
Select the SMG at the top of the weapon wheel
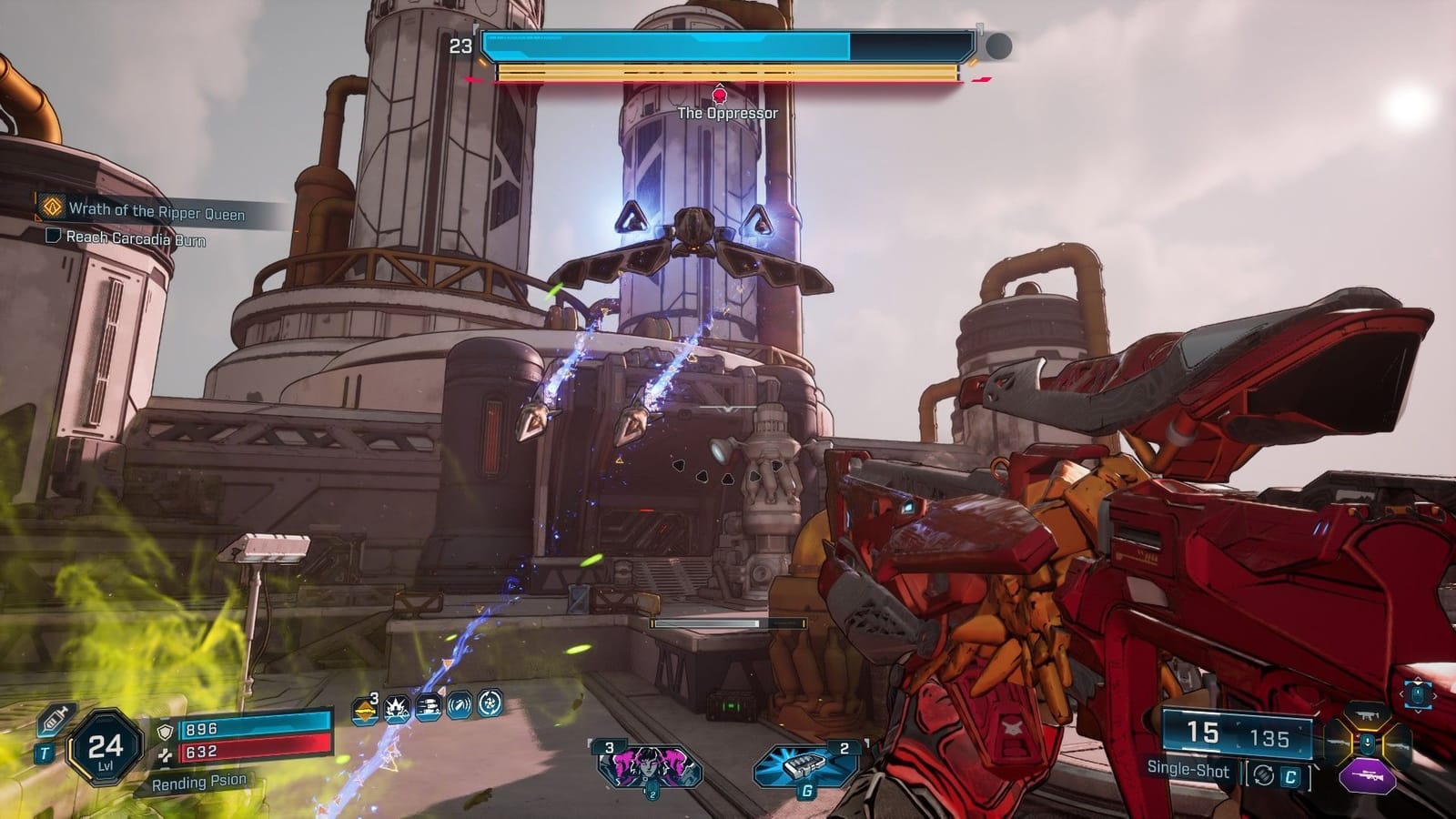1367,714
